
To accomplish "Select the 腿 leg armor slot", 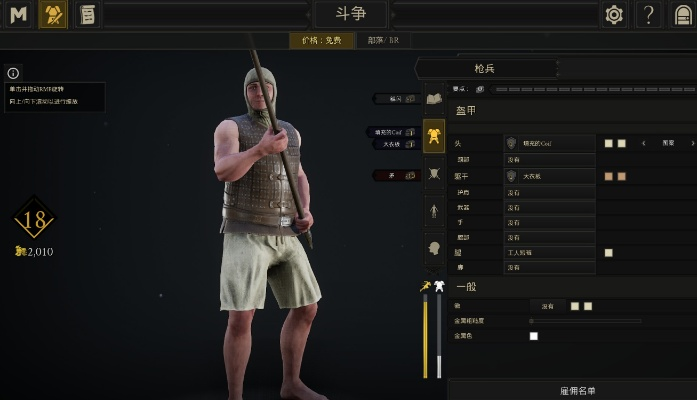I will [x=549, y=253].
